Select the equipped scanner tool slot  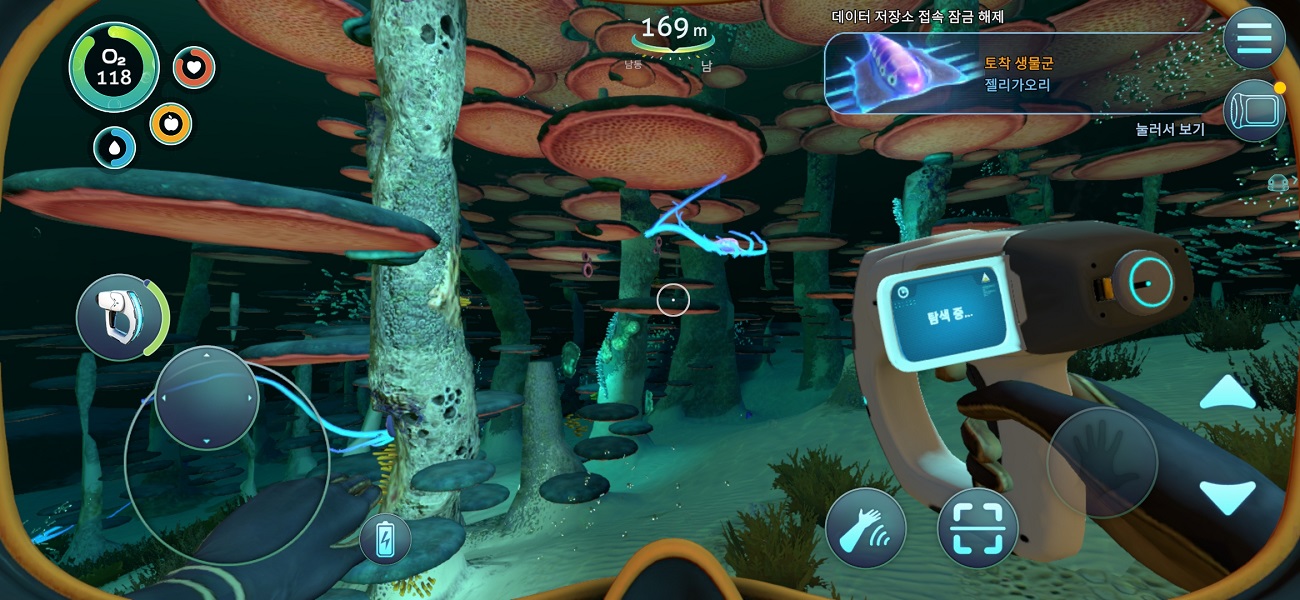click(119, 317)
